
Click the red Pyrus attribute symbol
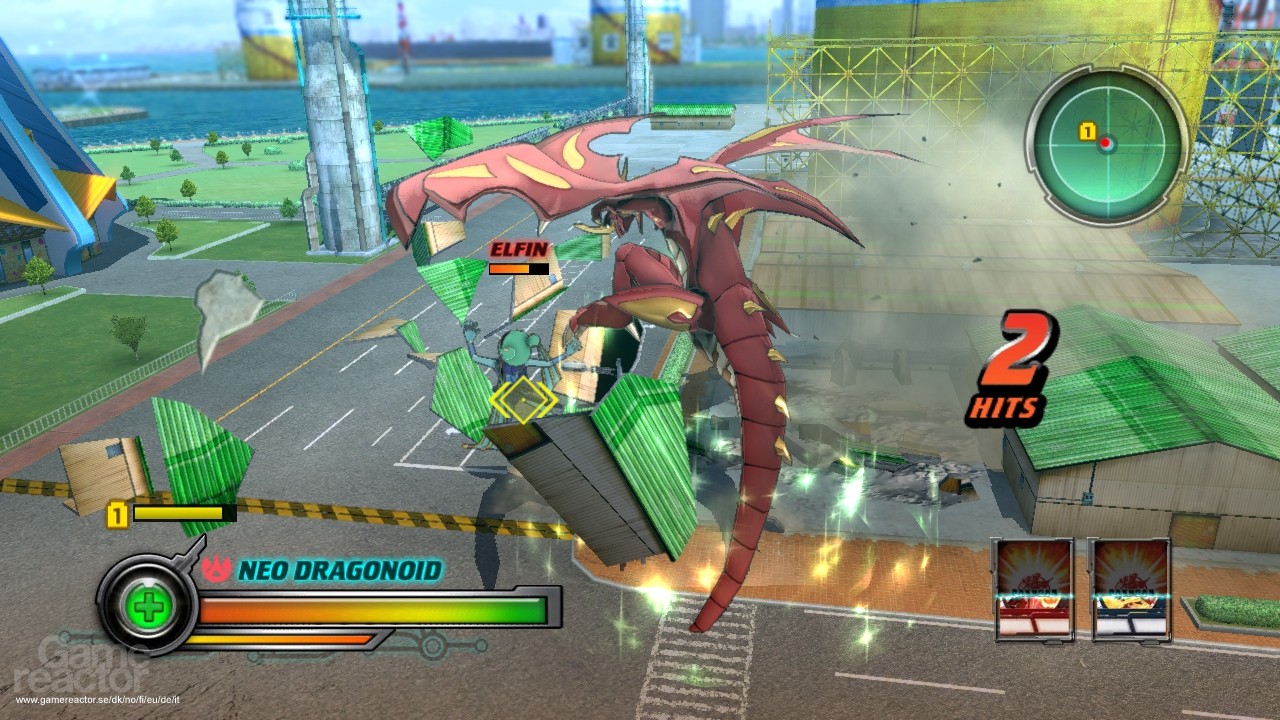coord(216,569)
